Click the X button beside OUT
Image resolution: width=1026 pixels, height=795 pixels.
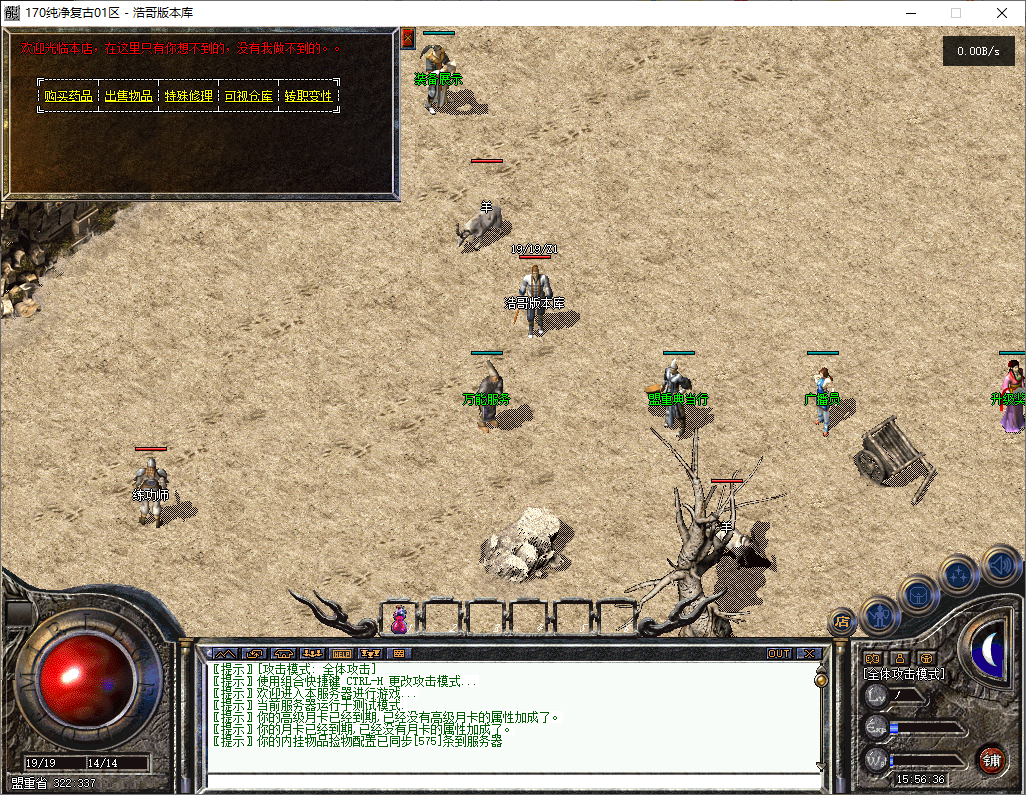point(809,653)
